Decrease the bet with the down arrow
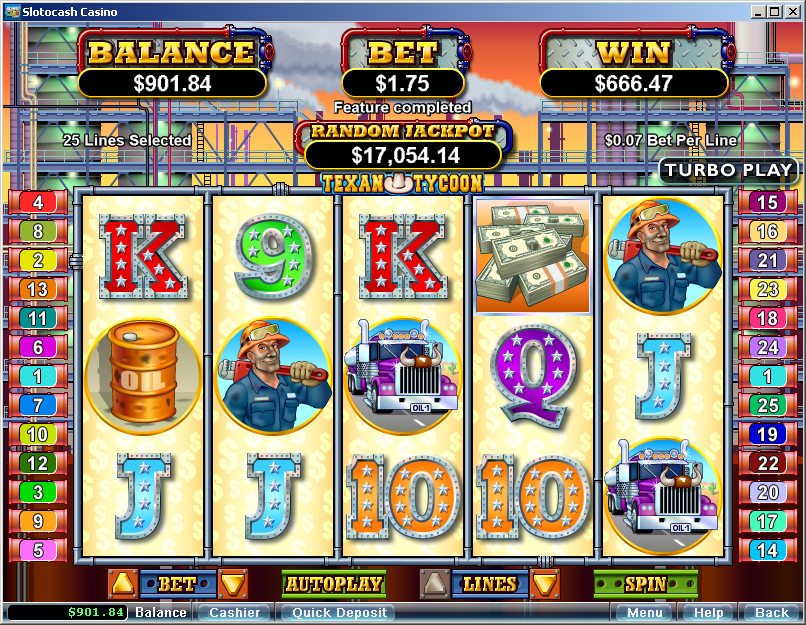The height and width of the screenshot is (625, 806). point(233,584)
